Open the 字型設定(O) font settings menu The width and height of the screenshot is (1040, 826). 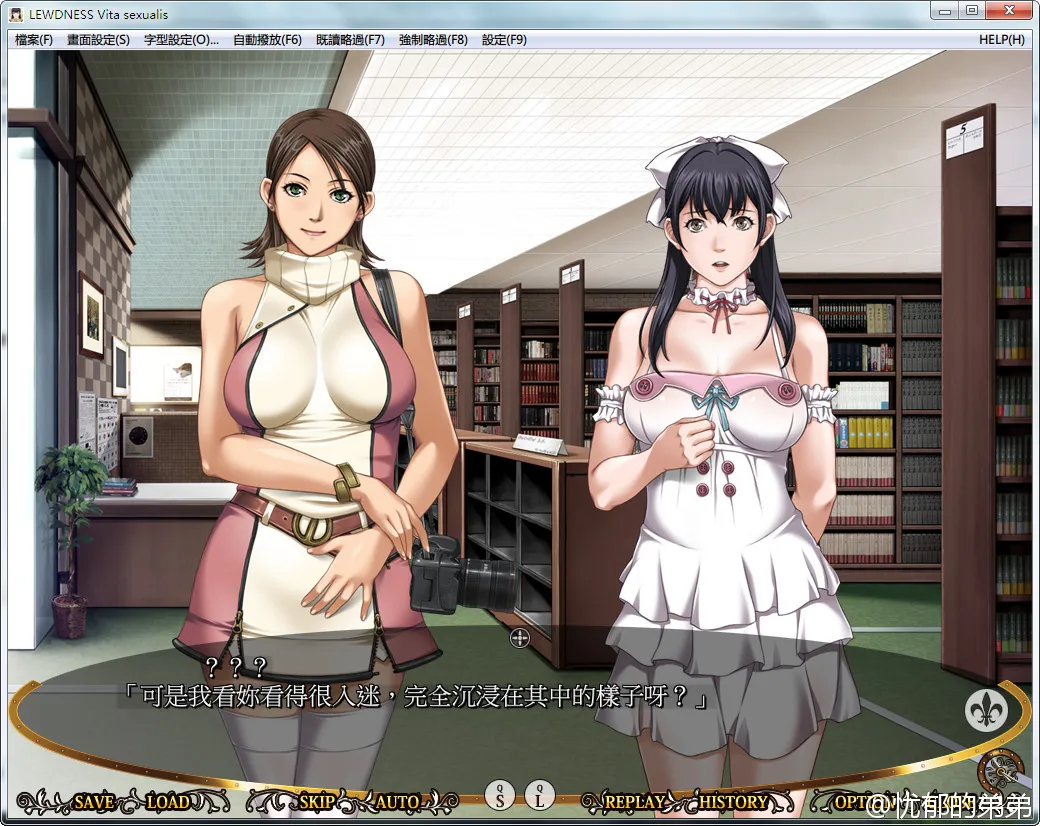tap(181, 40)
